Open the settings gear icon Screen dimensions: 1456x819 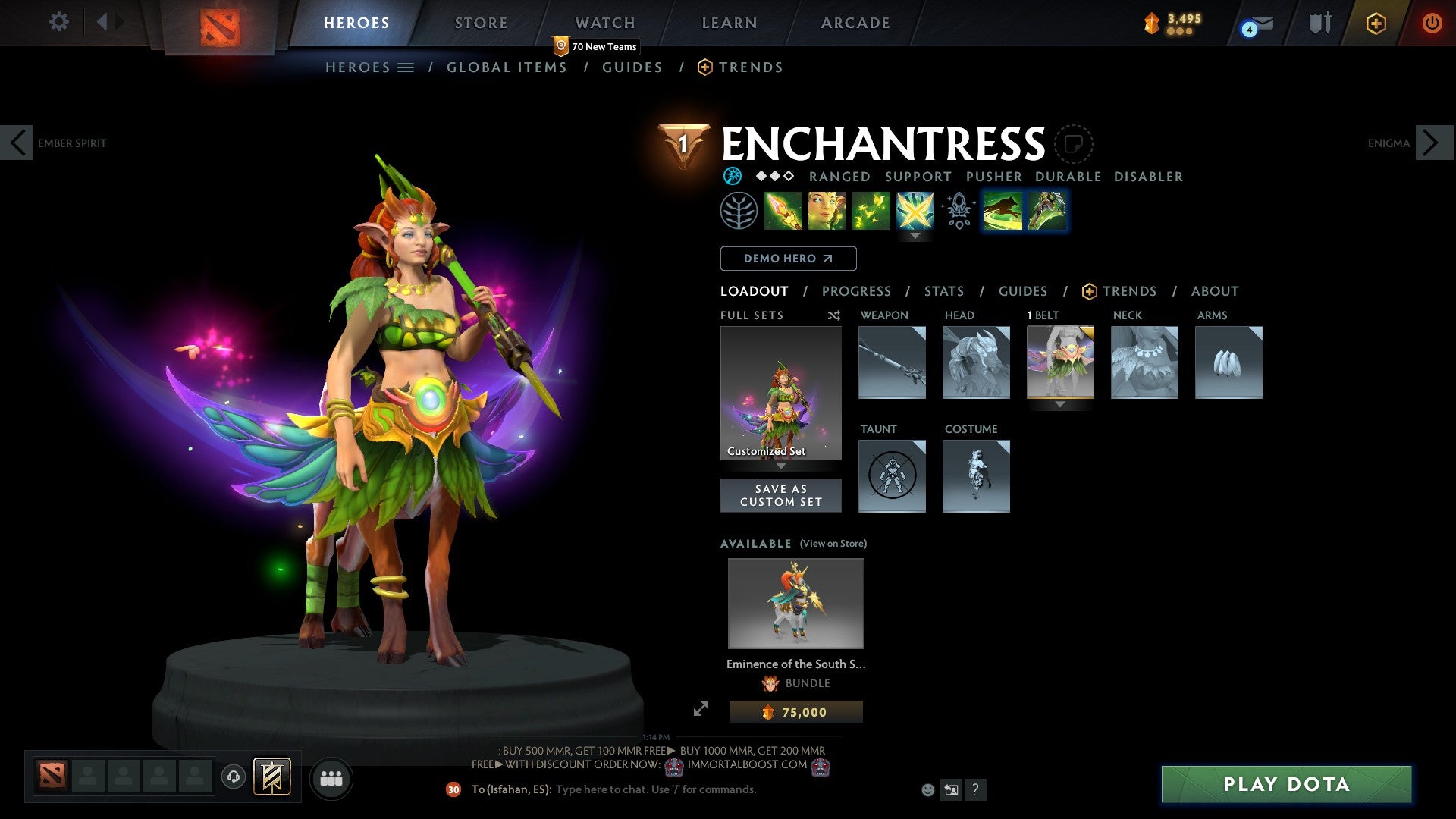[x=58, y=22]
